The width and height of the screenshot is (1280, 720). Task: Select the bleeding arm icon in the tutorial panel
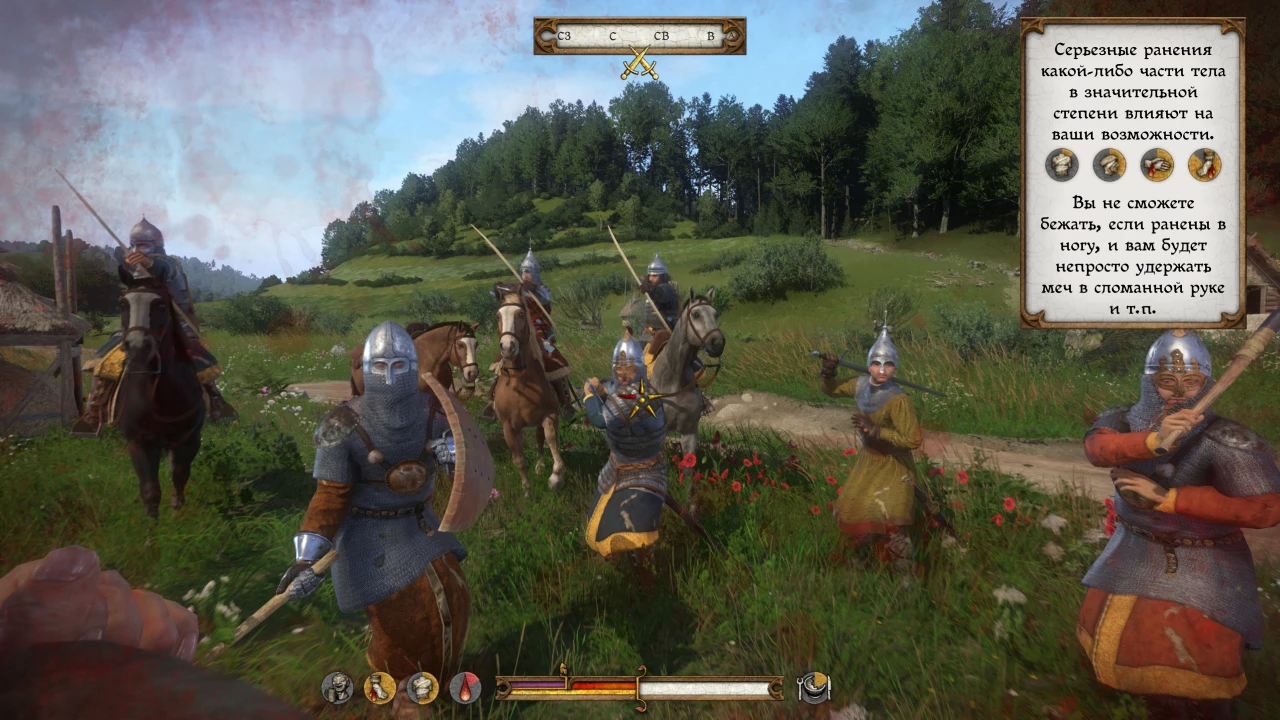point(1156,164)
